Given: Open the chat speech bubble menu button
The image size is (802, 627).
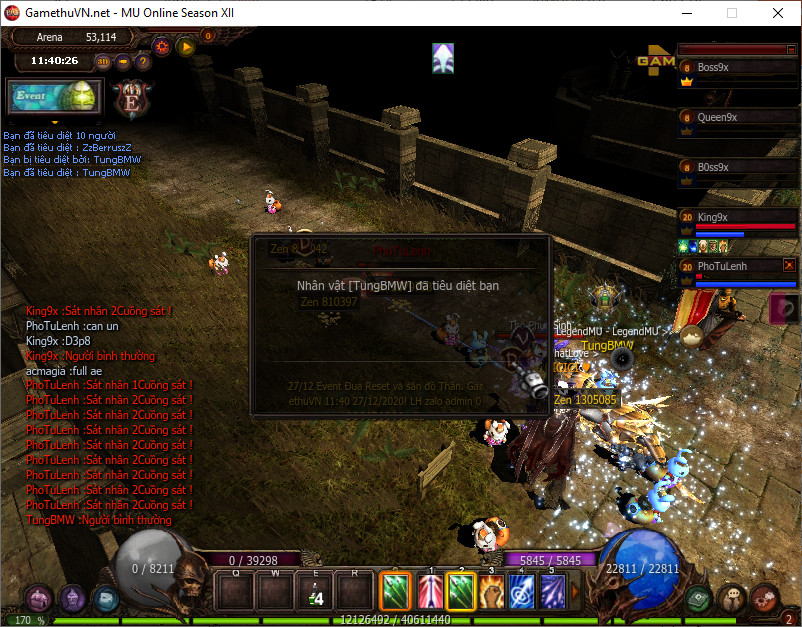Looking at the screenshot, I should tap(733, 597).
